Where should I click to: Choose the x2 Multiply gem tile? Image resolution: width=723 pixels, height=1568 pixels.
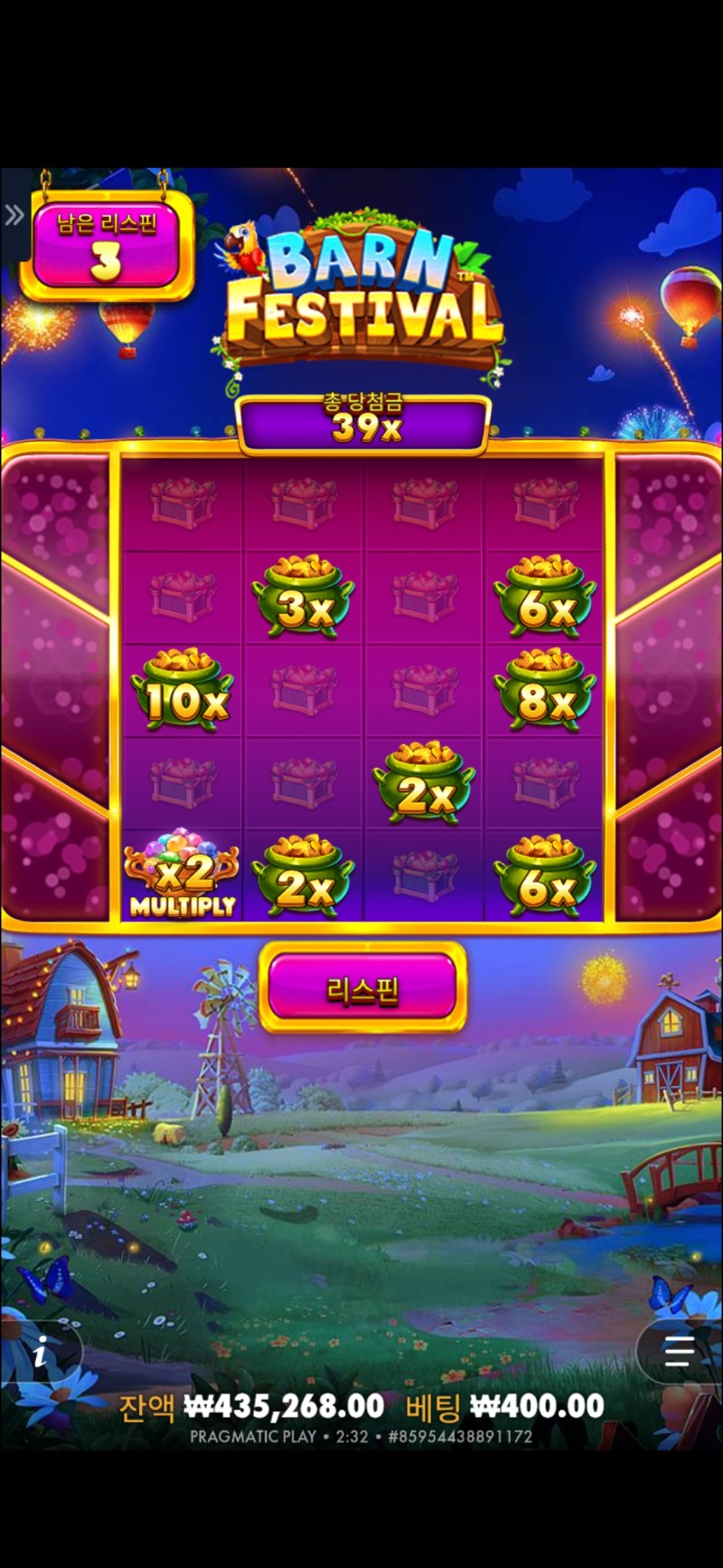pyautogui.click(x=182, y=876)
